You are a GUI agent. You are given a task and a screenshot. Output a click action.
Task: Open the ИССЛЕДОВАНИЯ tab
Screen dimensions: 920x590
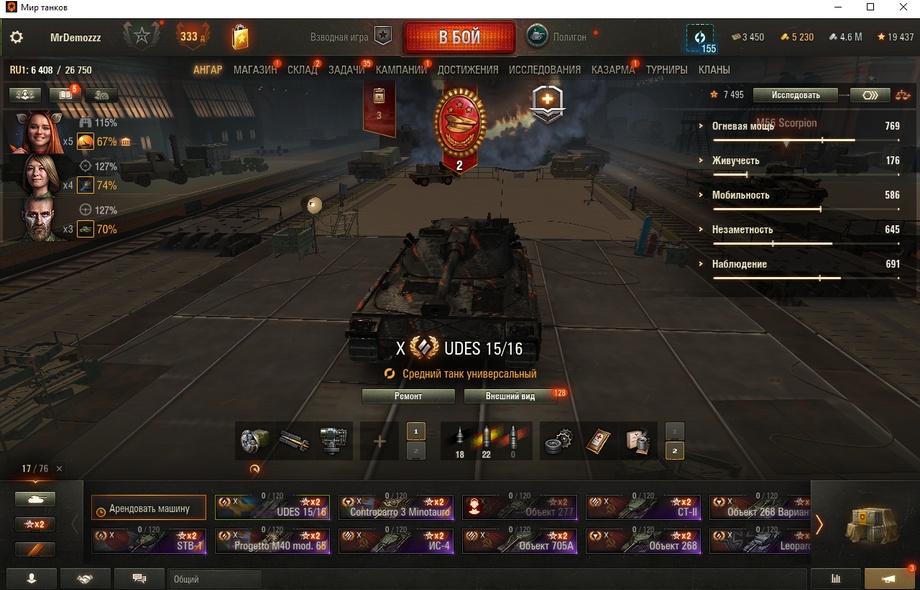tap(544, 70)
